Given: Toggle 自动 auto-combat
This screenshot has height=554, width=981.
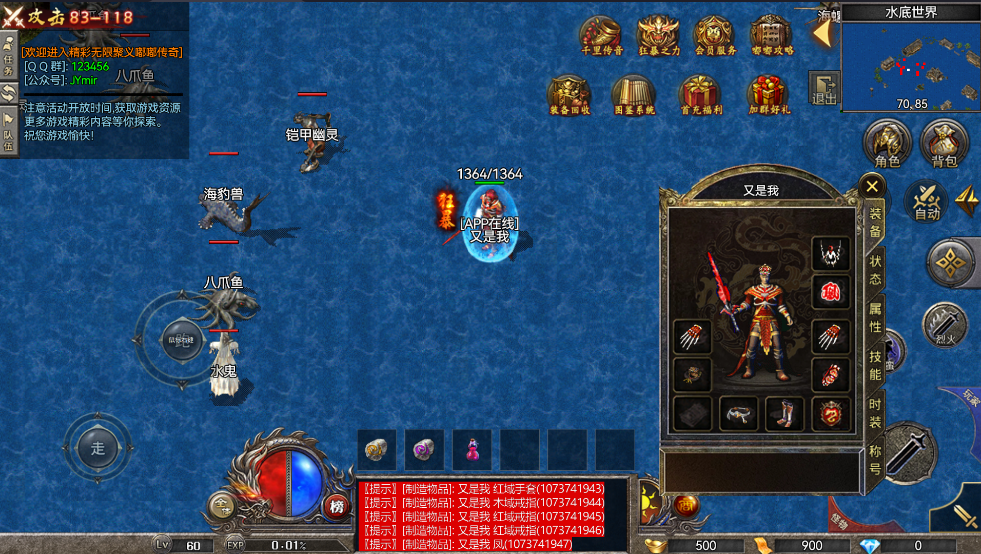Looking at the screenshot, I should point(927,199).
